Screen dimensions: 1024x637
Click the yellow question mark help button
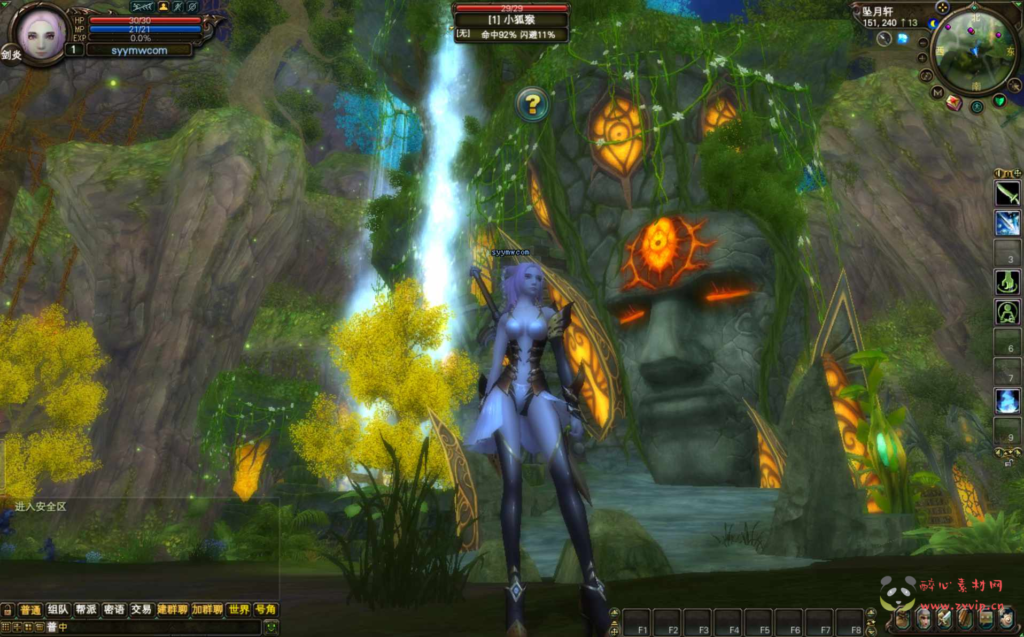pyautogui.click(x=533, y=104)
